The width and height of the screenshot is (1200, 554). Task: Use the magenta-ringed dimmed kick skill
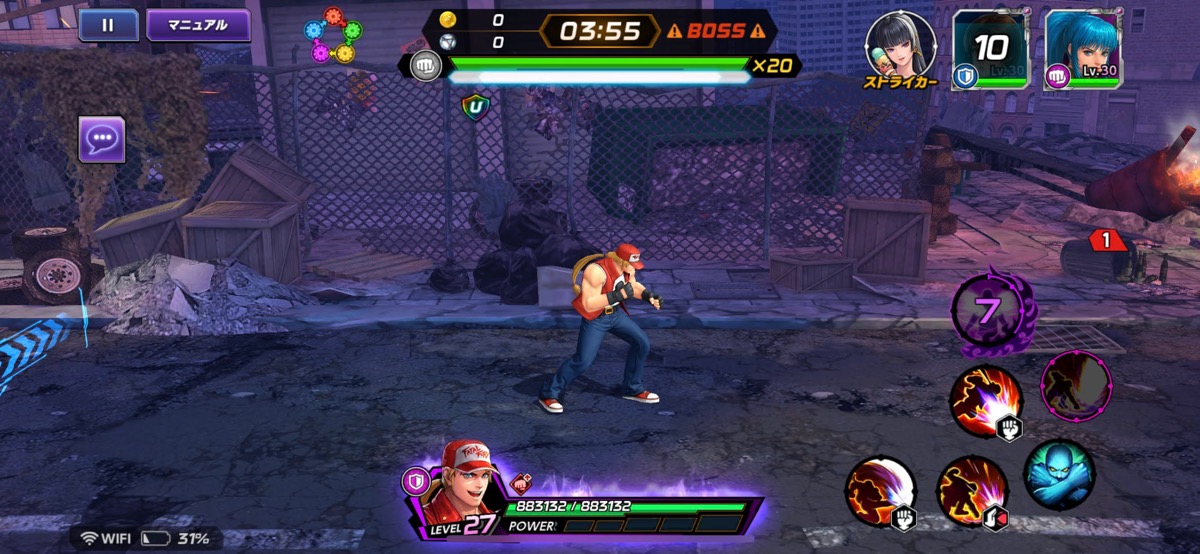pyautogui.click(x=1076, y=385)
